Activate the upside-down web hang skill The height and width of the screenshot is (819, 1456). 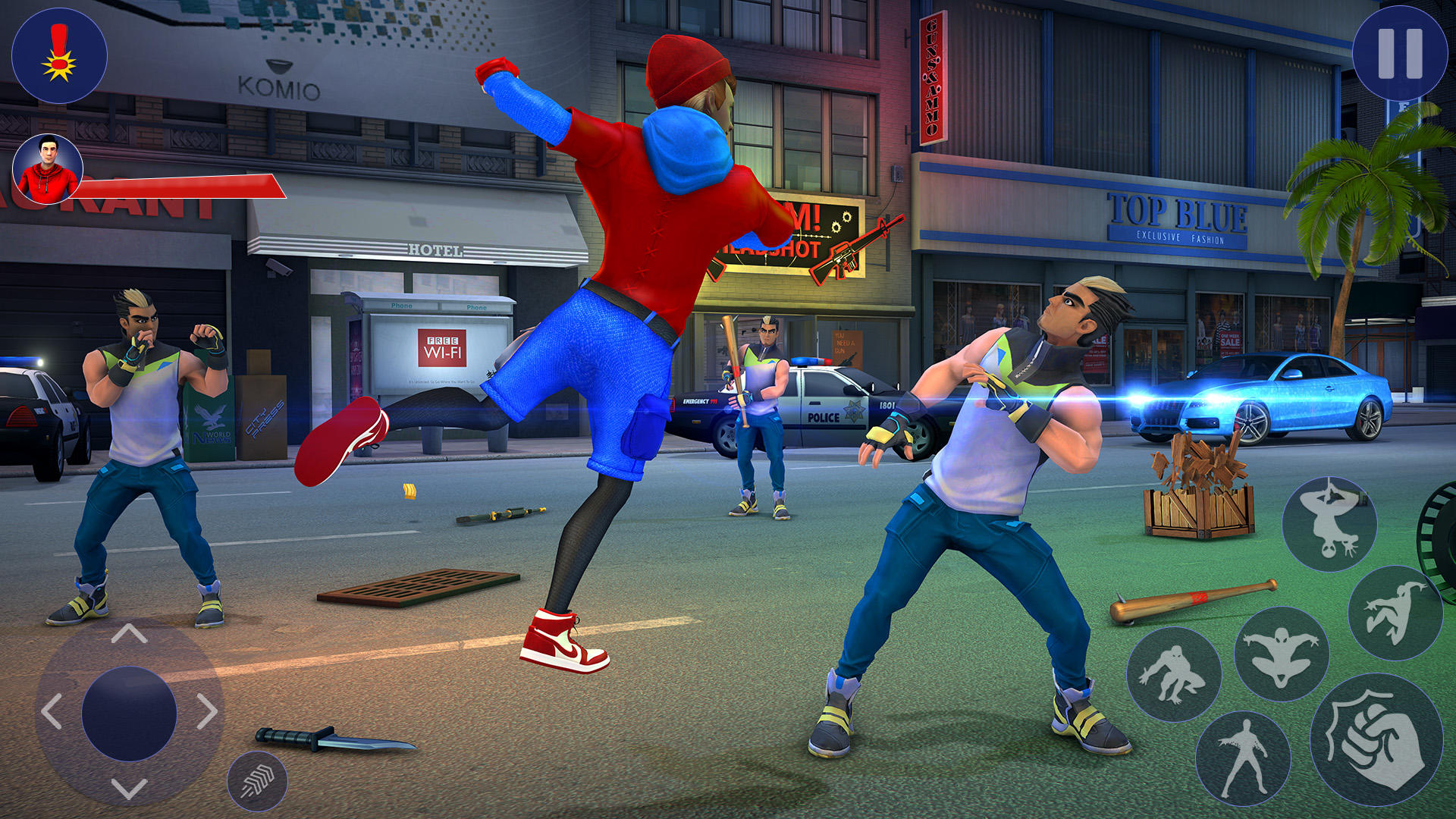pyautogui.click(x=1329, y=523)
